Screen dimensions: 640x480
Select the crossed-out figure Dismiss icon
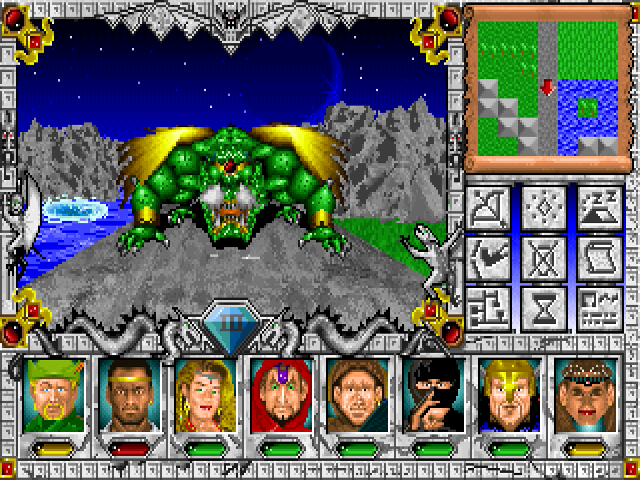(x=543, y=257)
